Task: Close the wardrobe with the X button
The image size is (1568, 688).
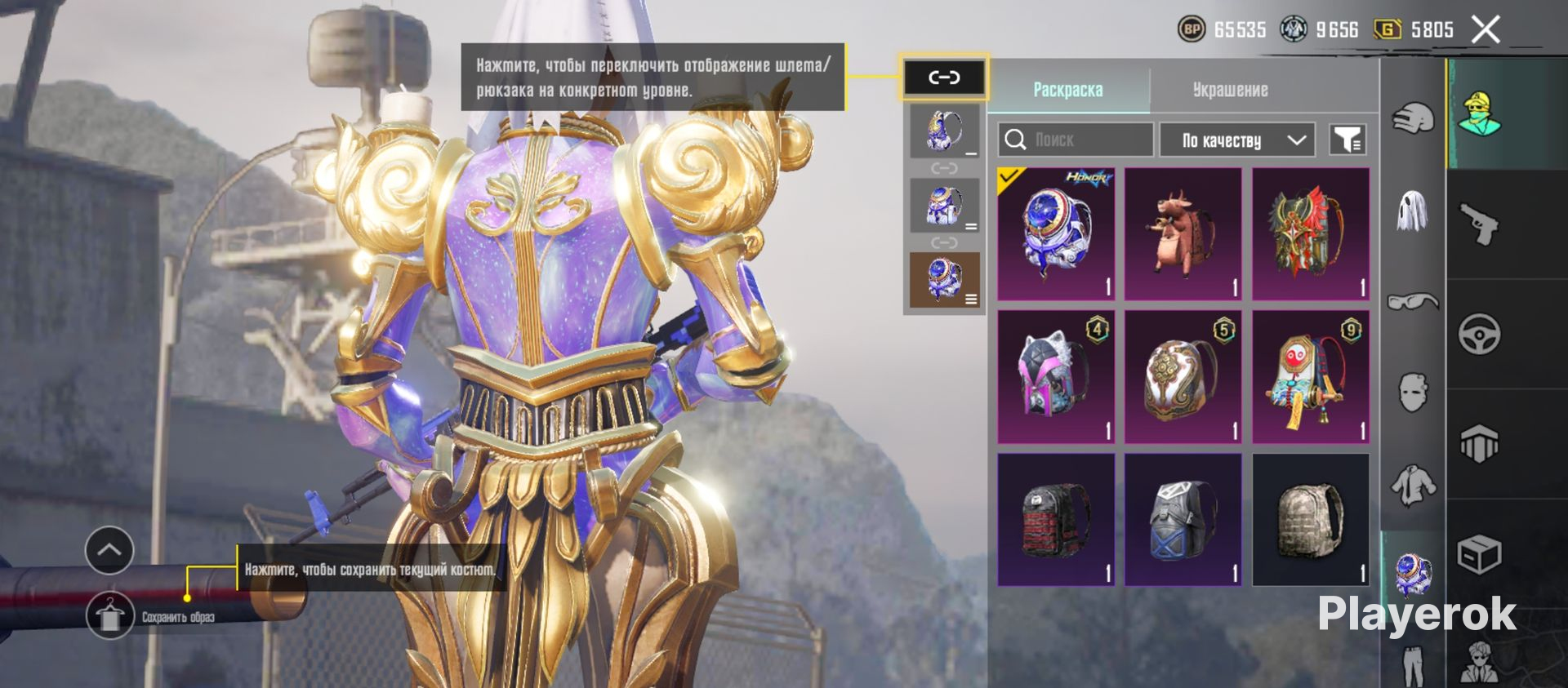Action: (x=1486, y=30)
